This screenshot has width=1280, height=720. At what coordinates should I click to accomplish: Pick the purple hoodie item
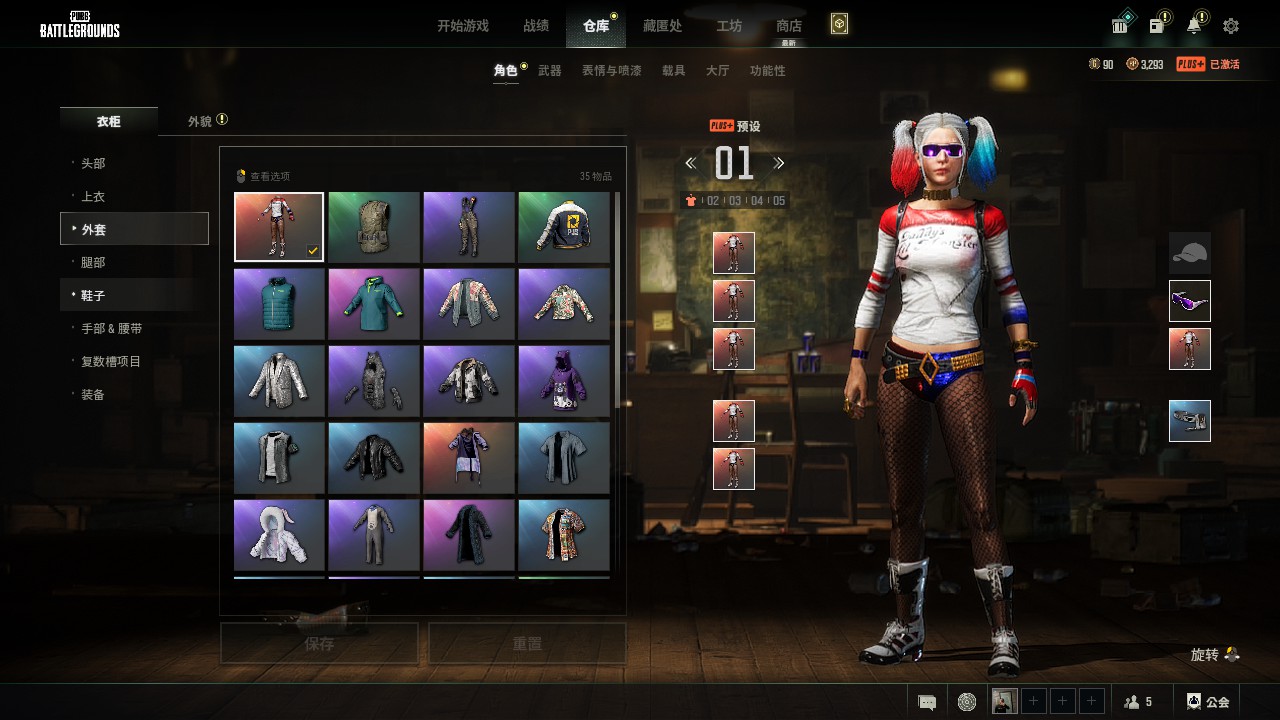[564, 380]
